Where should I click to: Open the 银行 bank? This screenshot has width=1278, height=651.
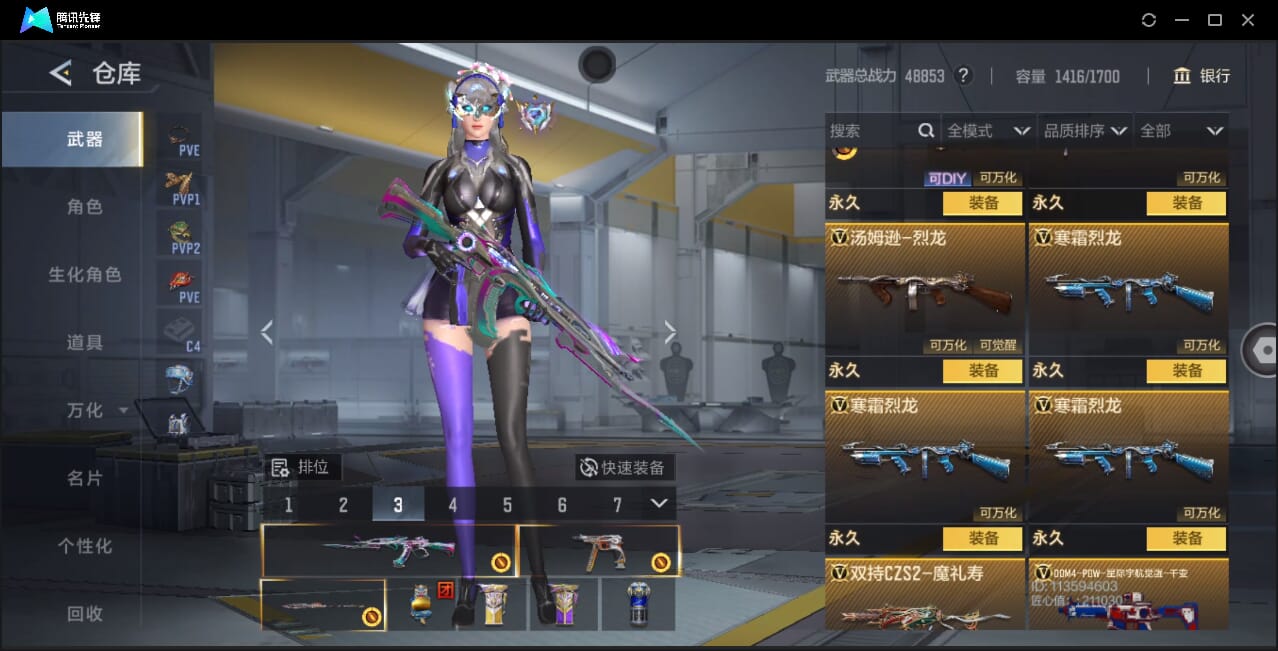[x=1201, y=76]
